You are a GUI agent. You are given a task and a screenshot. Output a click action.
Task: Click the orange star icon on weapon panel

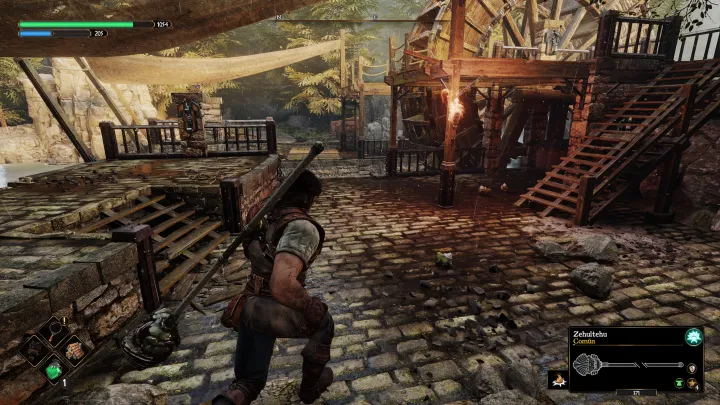pos(693,383)
